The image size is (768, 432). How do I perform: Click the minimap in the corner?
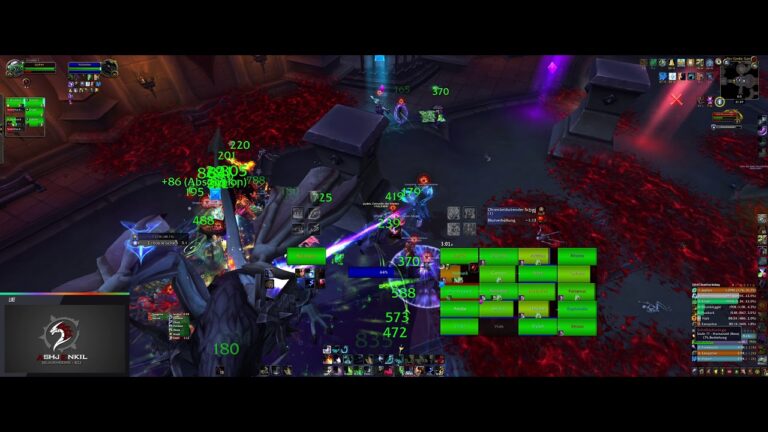tap(739, 78)
